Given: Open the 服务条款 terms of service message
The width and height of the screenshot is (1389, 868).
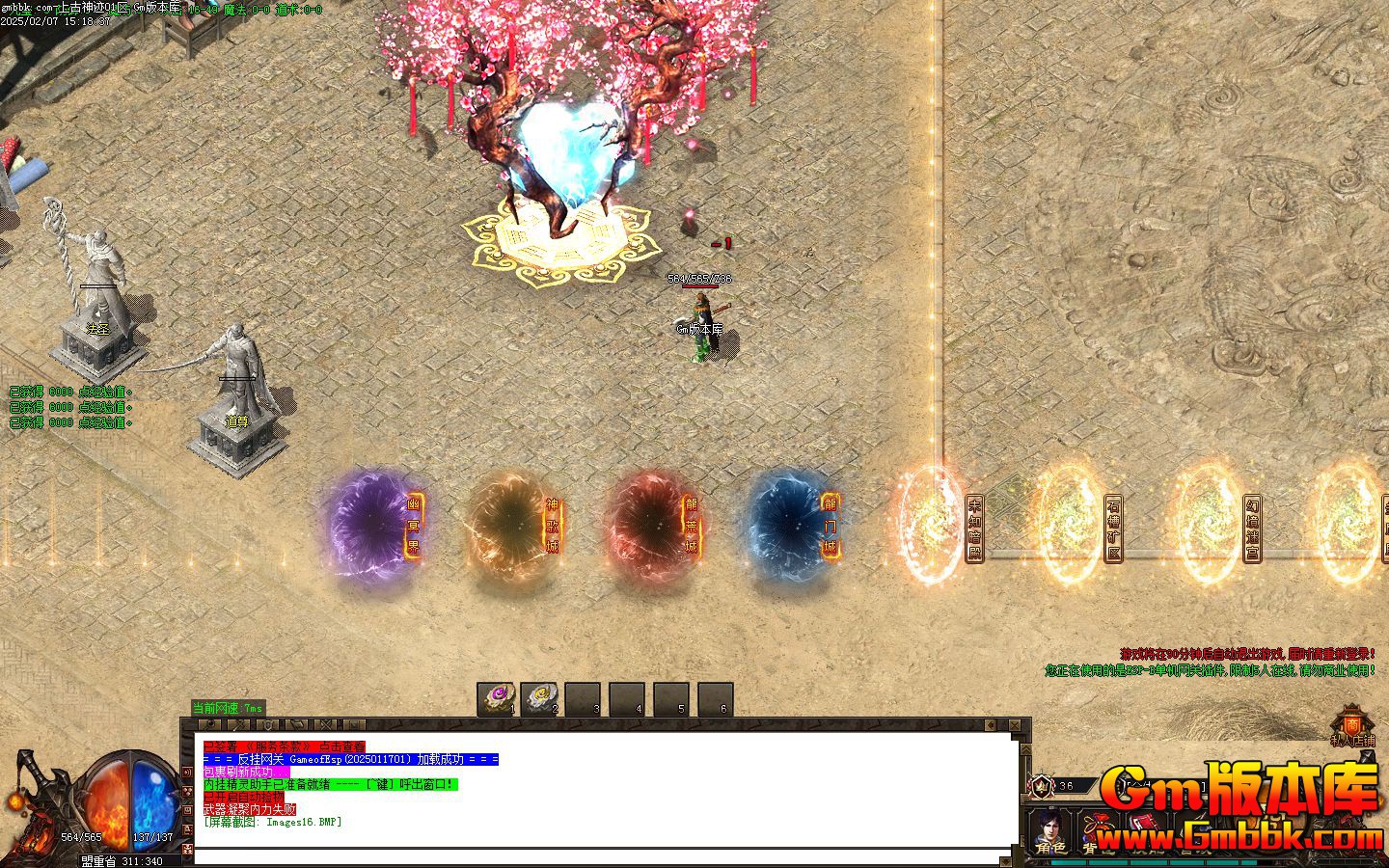Looking at the screenshot, I should pos(285,746).
